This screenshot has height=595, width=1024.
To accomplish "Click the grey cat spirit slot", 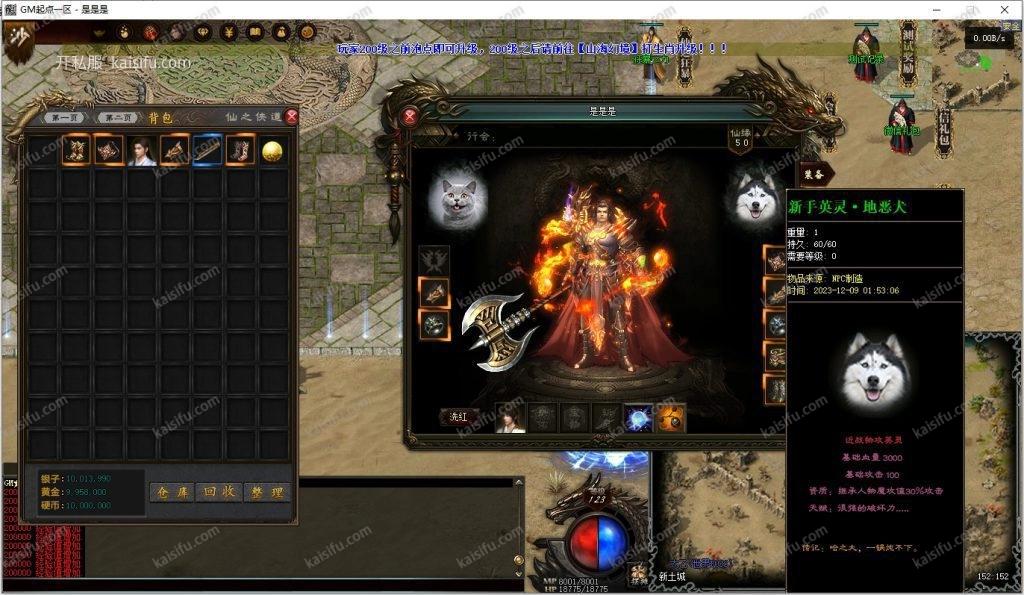I will coord(457,198).
